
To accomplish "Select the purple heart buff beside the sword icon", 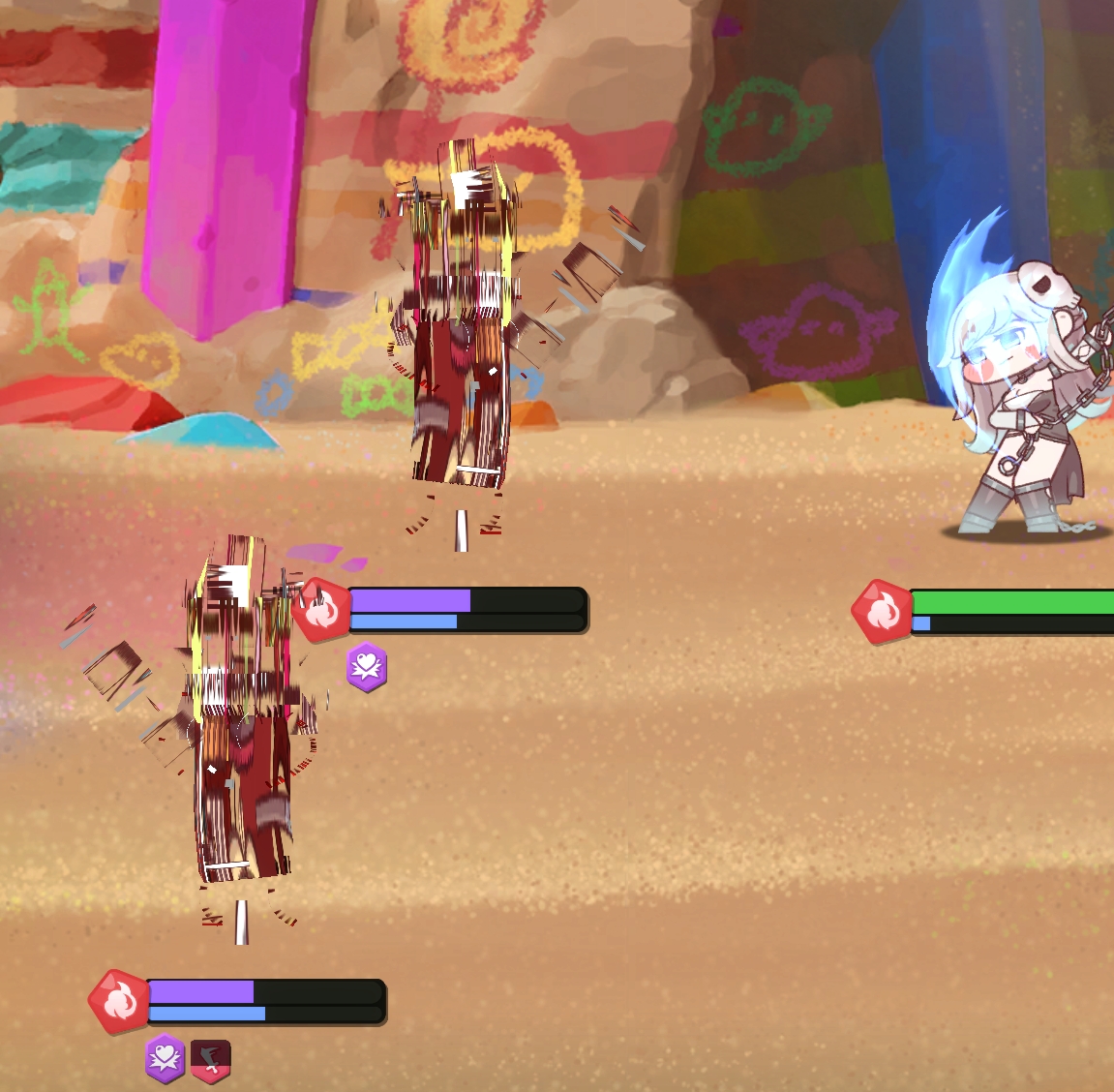I will coord(166,1058).
